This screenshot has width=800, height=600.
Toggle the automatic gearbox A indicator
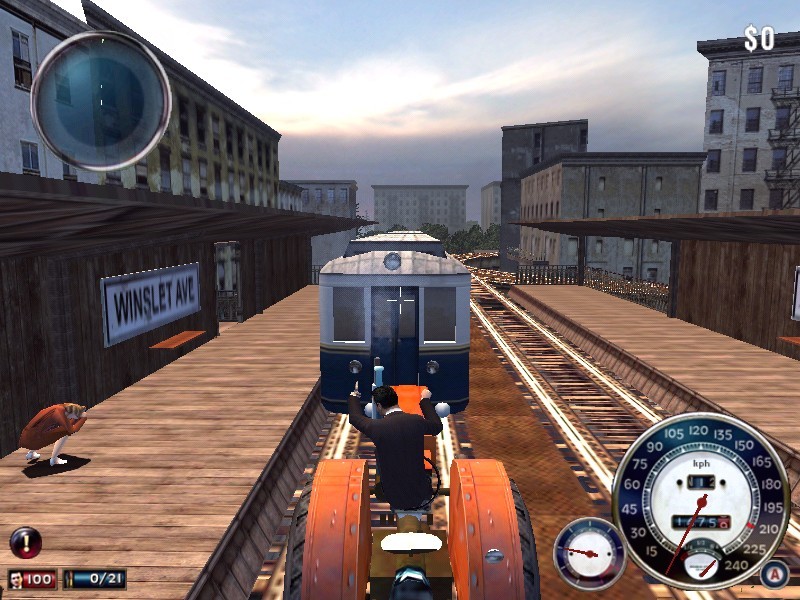(773, 574)
